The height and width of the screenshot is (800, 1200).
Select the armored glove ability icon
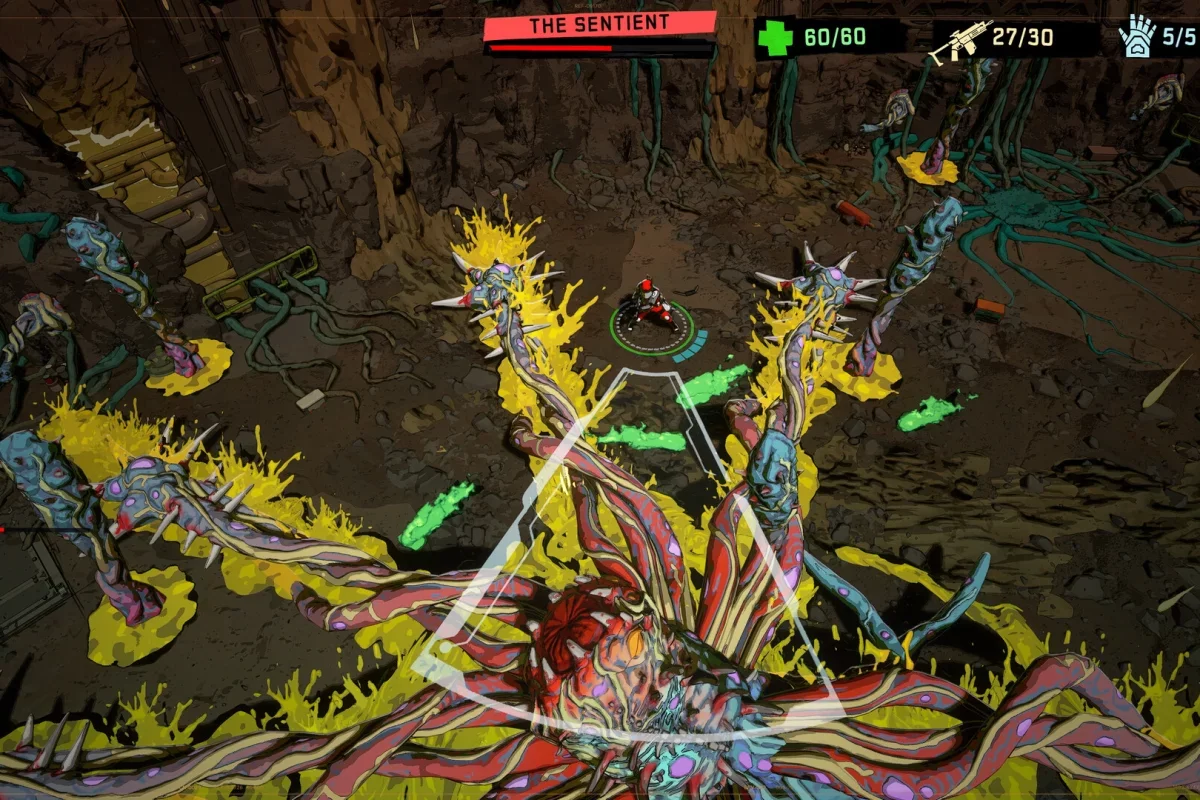tap(1135, 40)
